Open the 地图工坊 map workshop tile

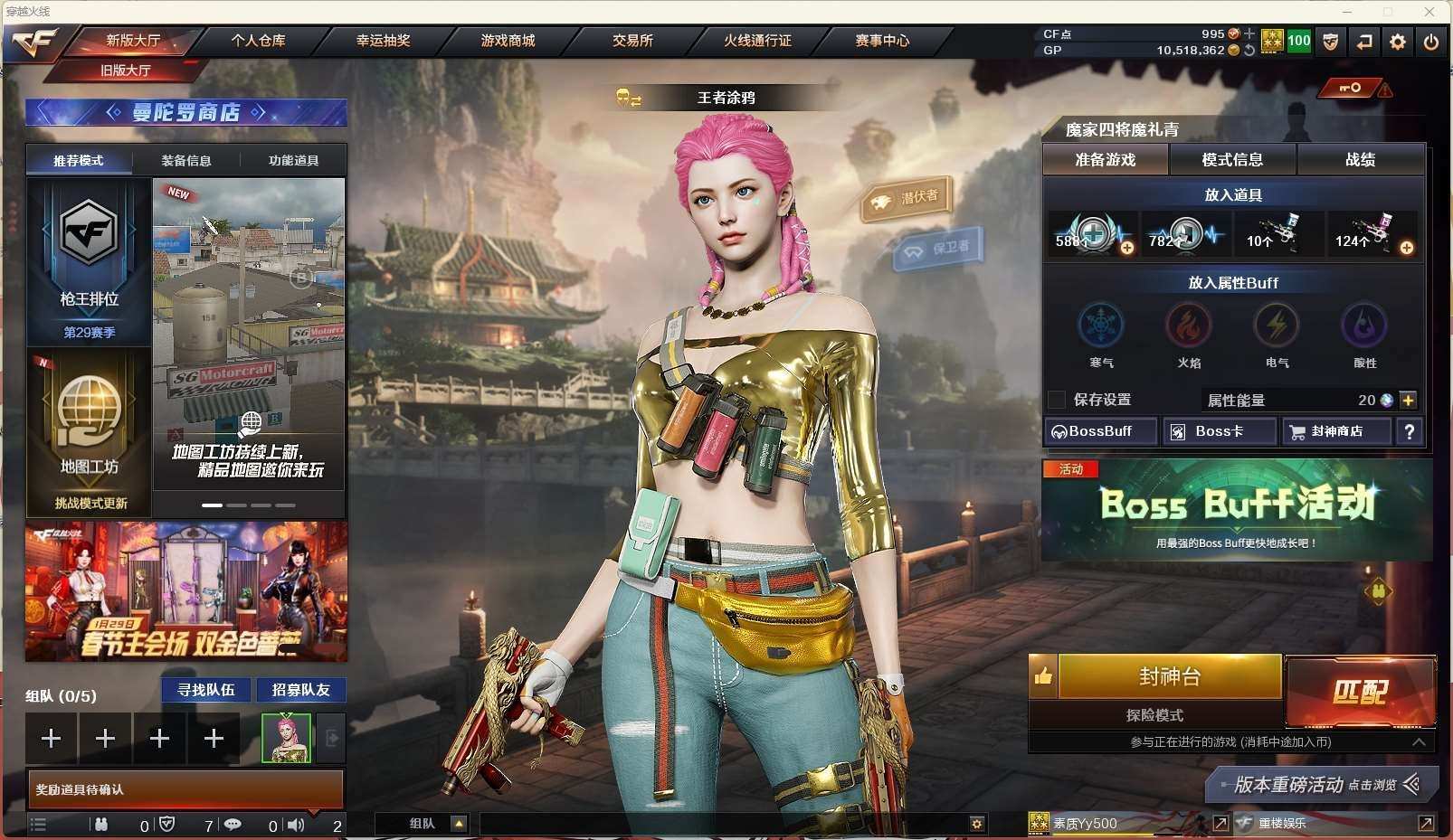click(x=89, y=430)
